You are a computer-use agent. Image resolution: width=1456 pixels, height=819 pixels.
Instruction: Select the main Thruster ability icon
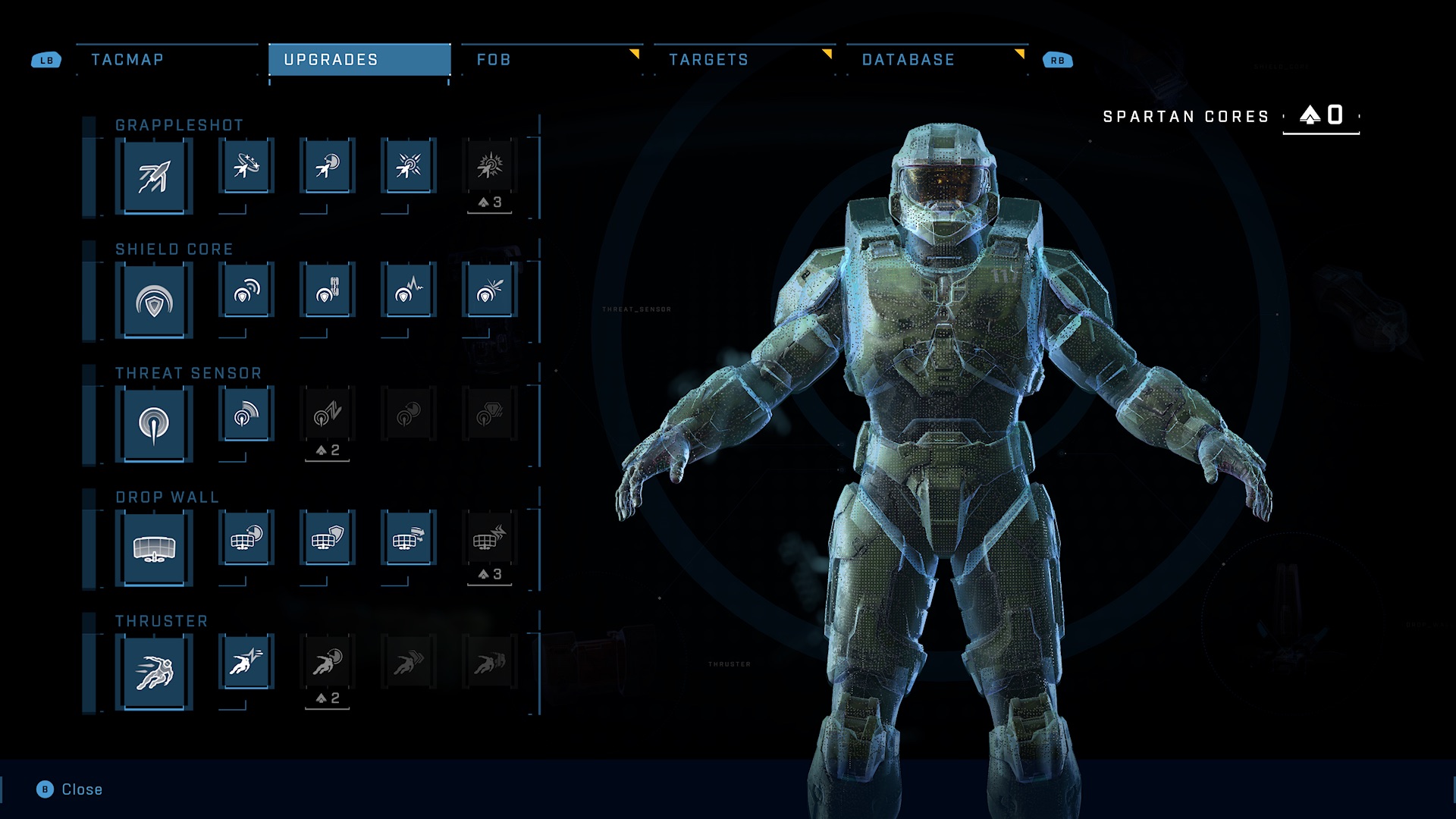click(x=154, y=673)
